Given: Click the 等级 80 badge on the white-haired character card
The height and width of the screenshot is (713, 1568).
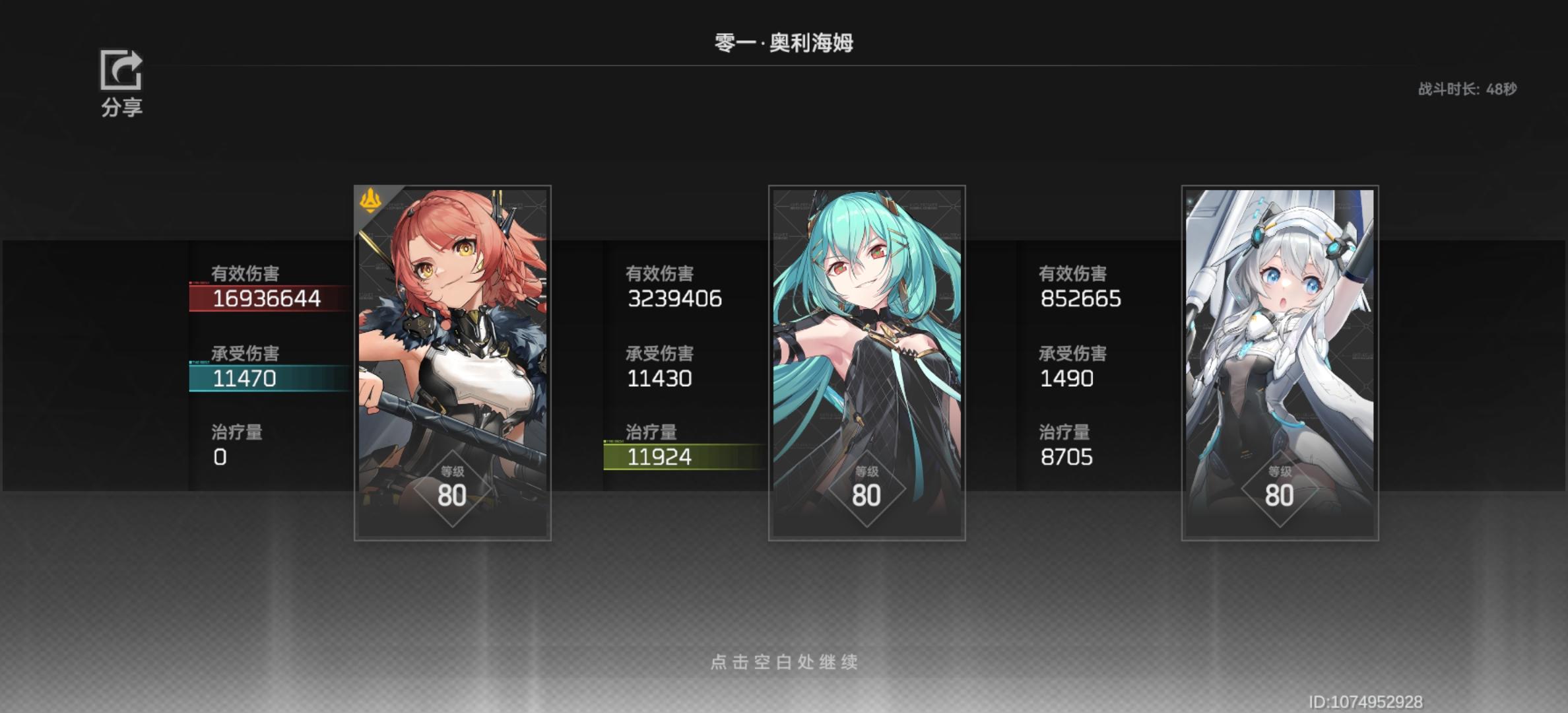Looking at the screenshot, I should [1280, 489].
